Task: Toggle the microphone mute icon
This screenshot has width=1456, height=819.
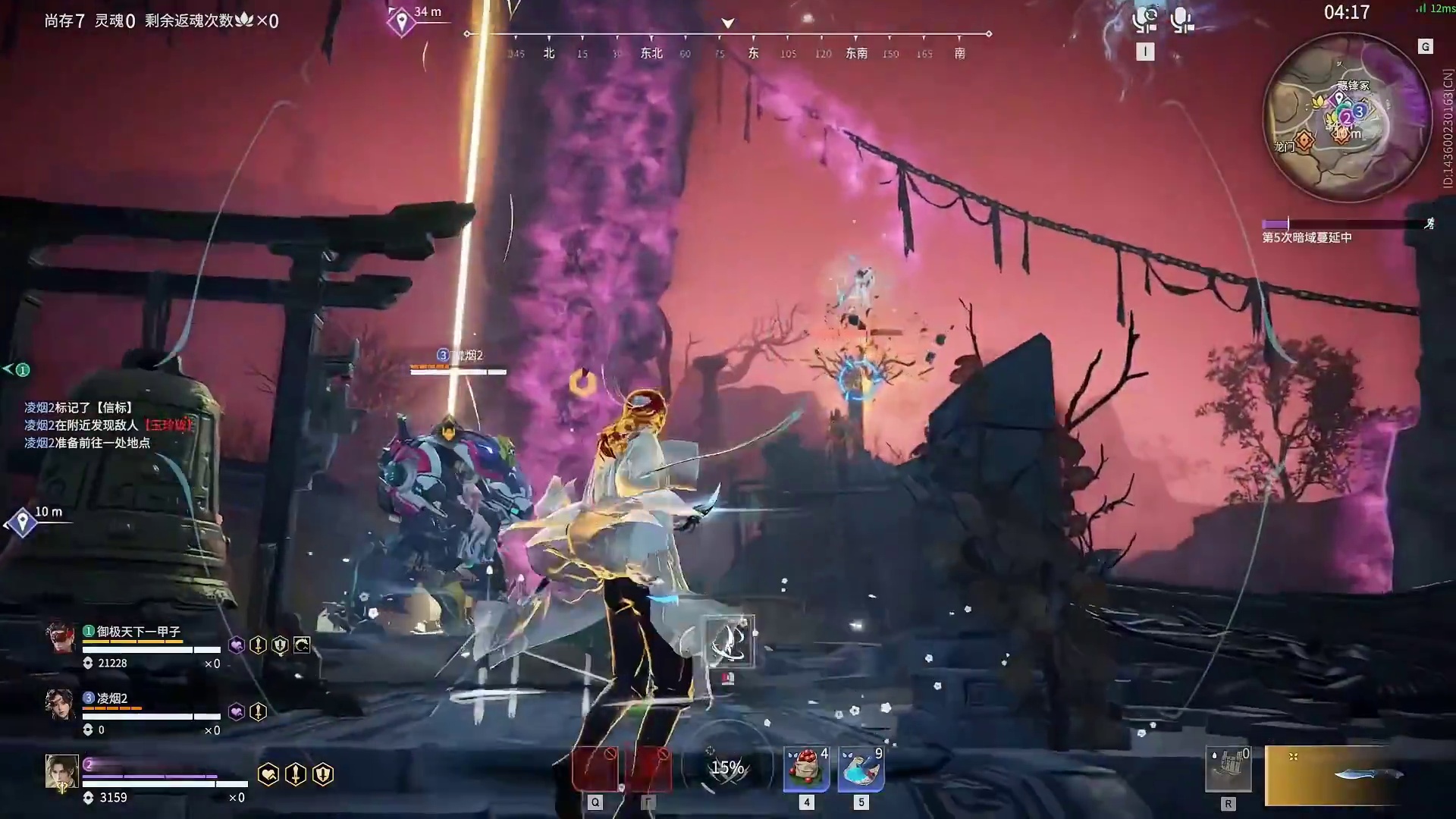Action: (1181, 20)
